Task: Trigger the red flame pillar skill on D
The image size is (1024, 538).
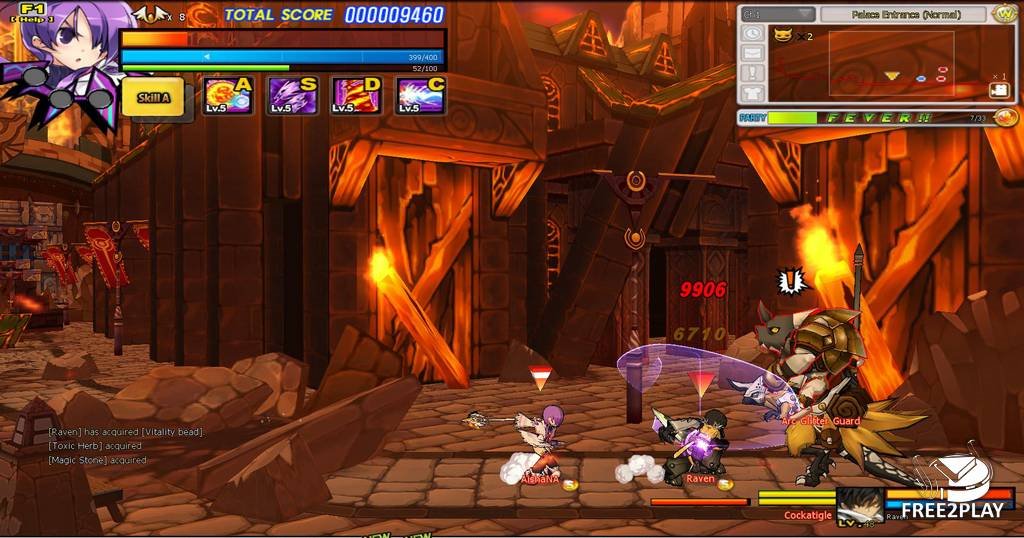Action: click(356, 96)
